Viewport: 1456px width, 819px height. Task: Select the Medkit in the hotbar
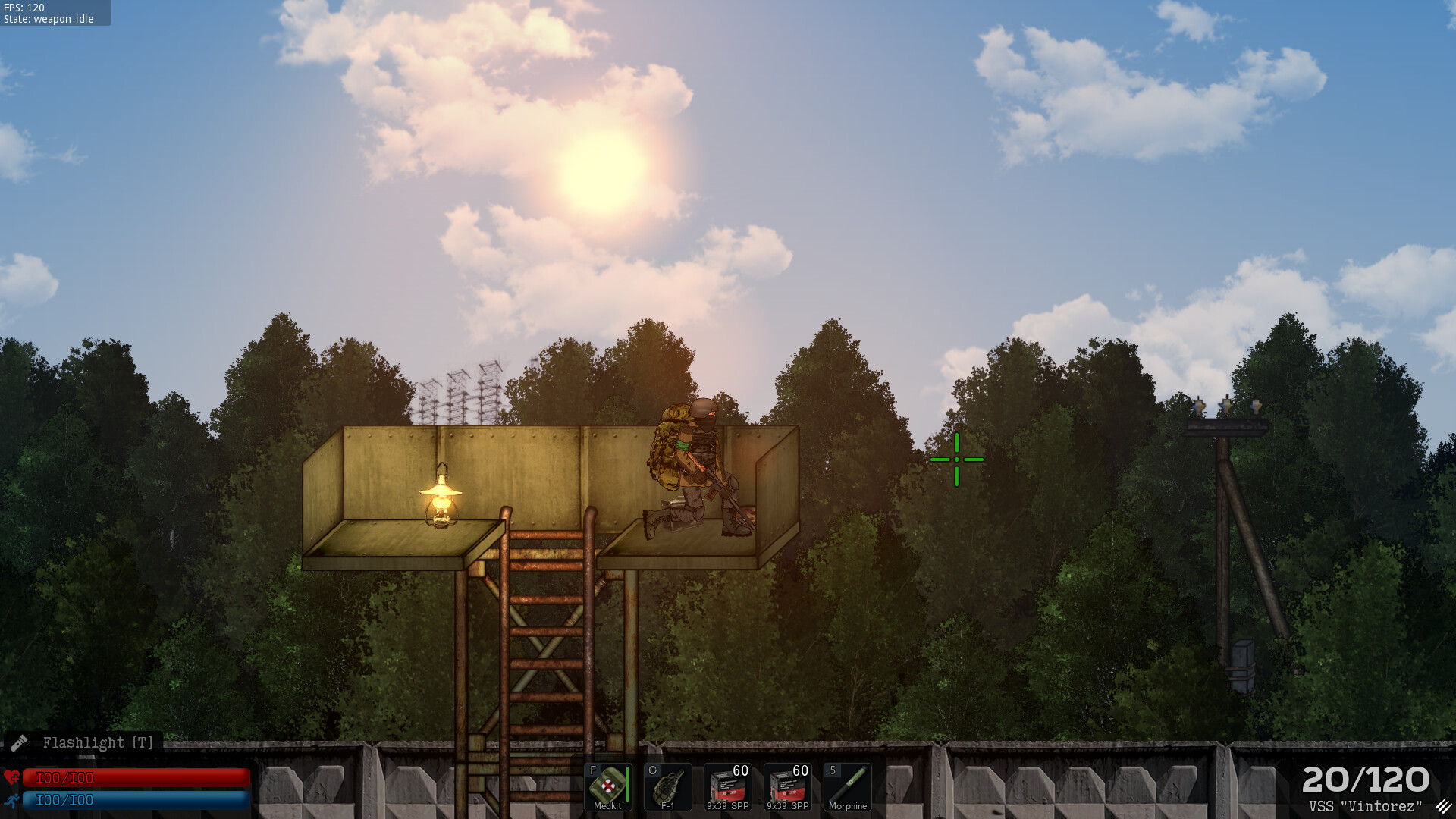[607, 783]
